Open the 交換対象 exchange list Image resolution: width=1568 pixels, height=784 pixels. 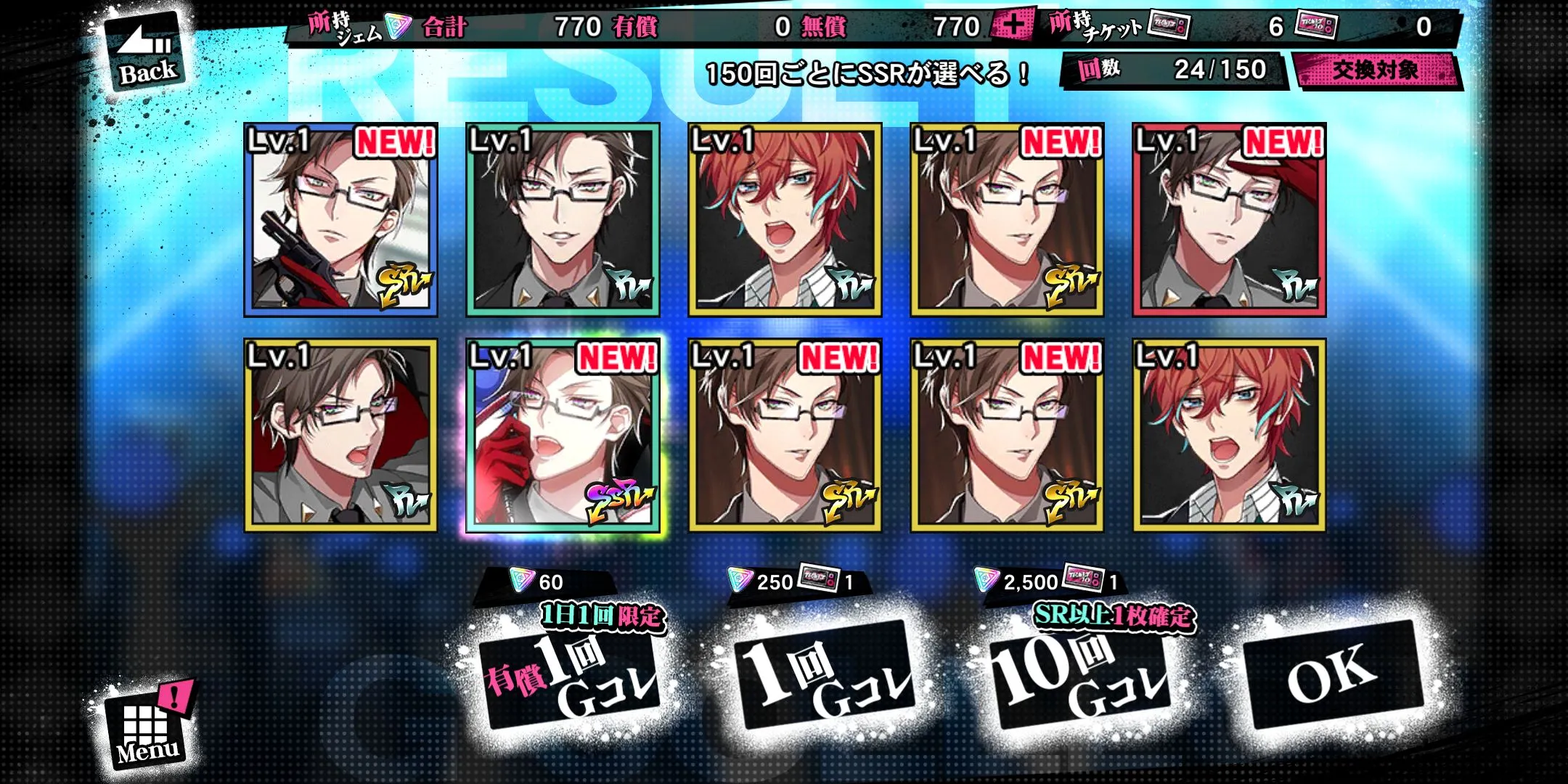(x=1375, y=70)
